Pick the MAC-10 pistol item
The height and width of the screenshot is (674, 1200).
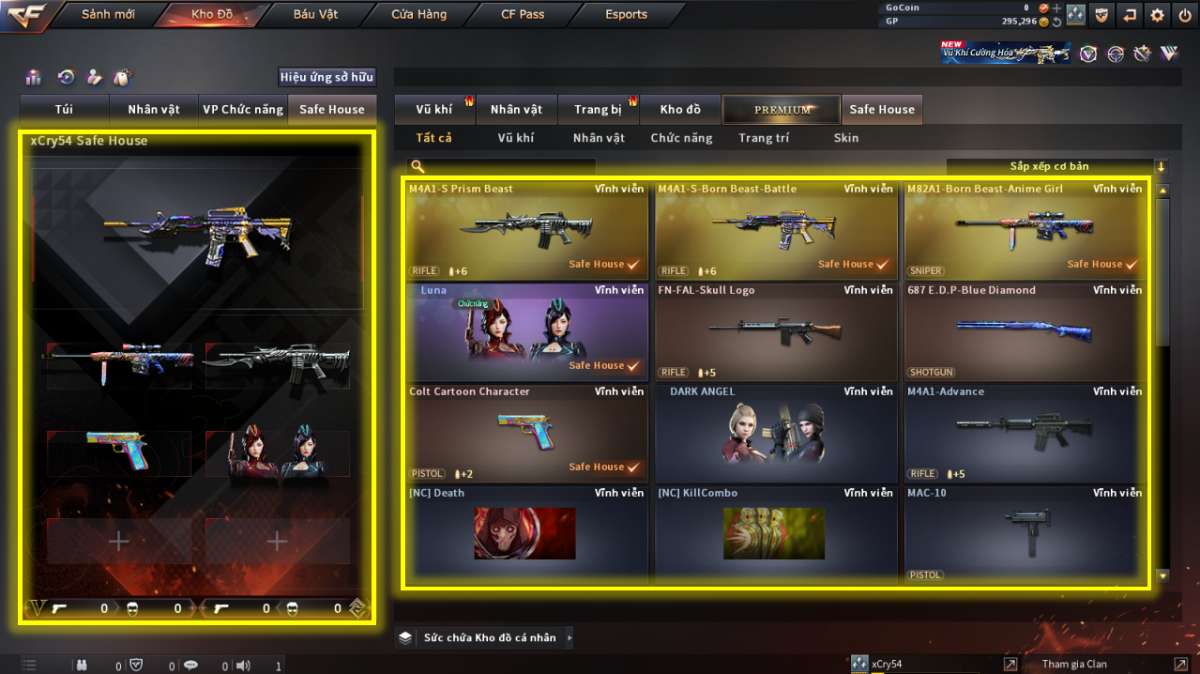pos(1023,533)
